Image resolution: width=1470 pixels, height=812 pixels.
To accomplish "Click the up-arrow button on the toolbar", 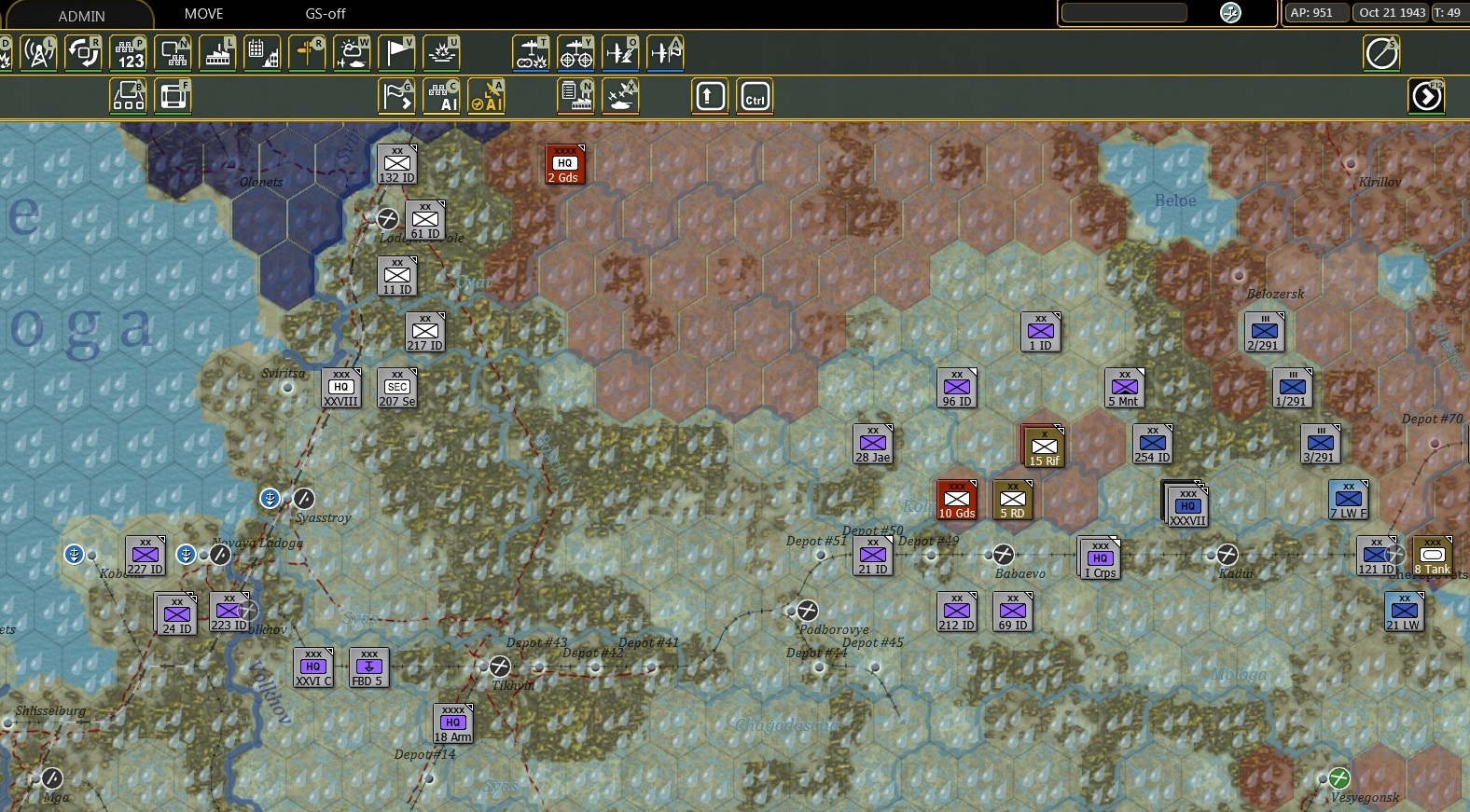I will (x=710, y=95).
